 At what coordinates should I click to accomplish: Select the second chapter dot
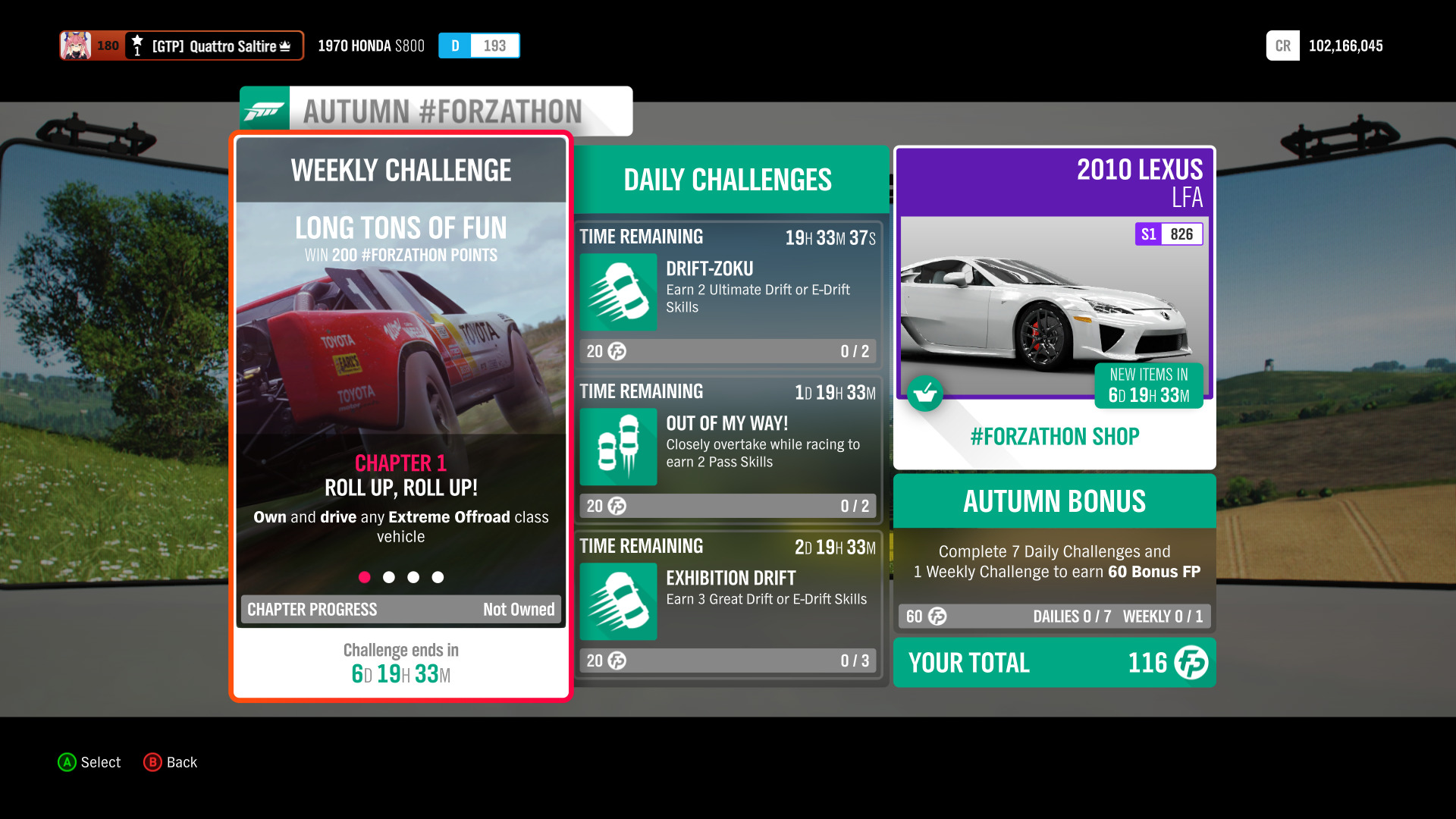coord(389,577)
